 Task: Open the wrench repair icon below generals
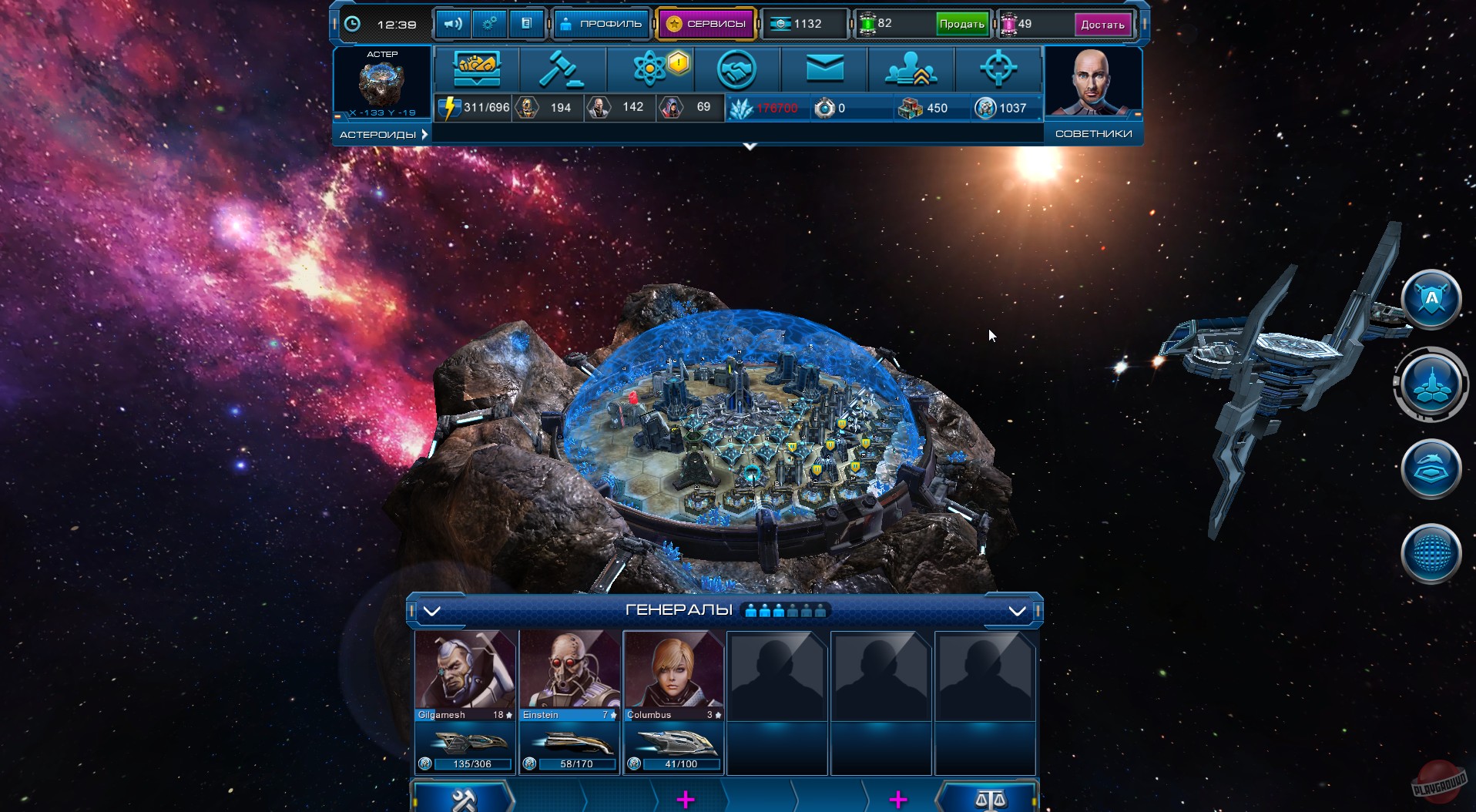tap(463, 797)
